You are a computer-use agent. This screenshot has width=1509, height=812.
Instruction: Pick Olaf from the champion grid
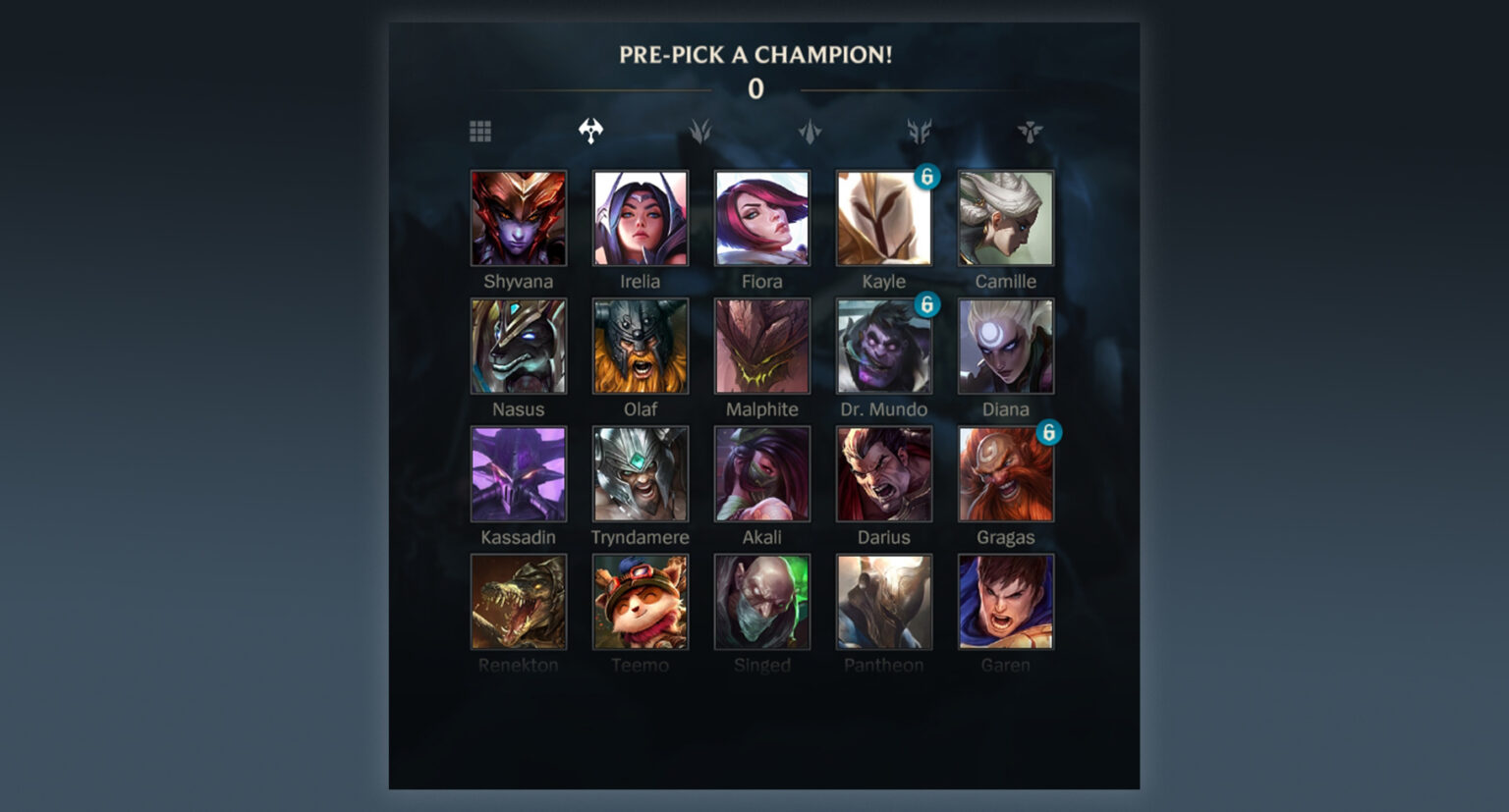[x=641, y=346]
